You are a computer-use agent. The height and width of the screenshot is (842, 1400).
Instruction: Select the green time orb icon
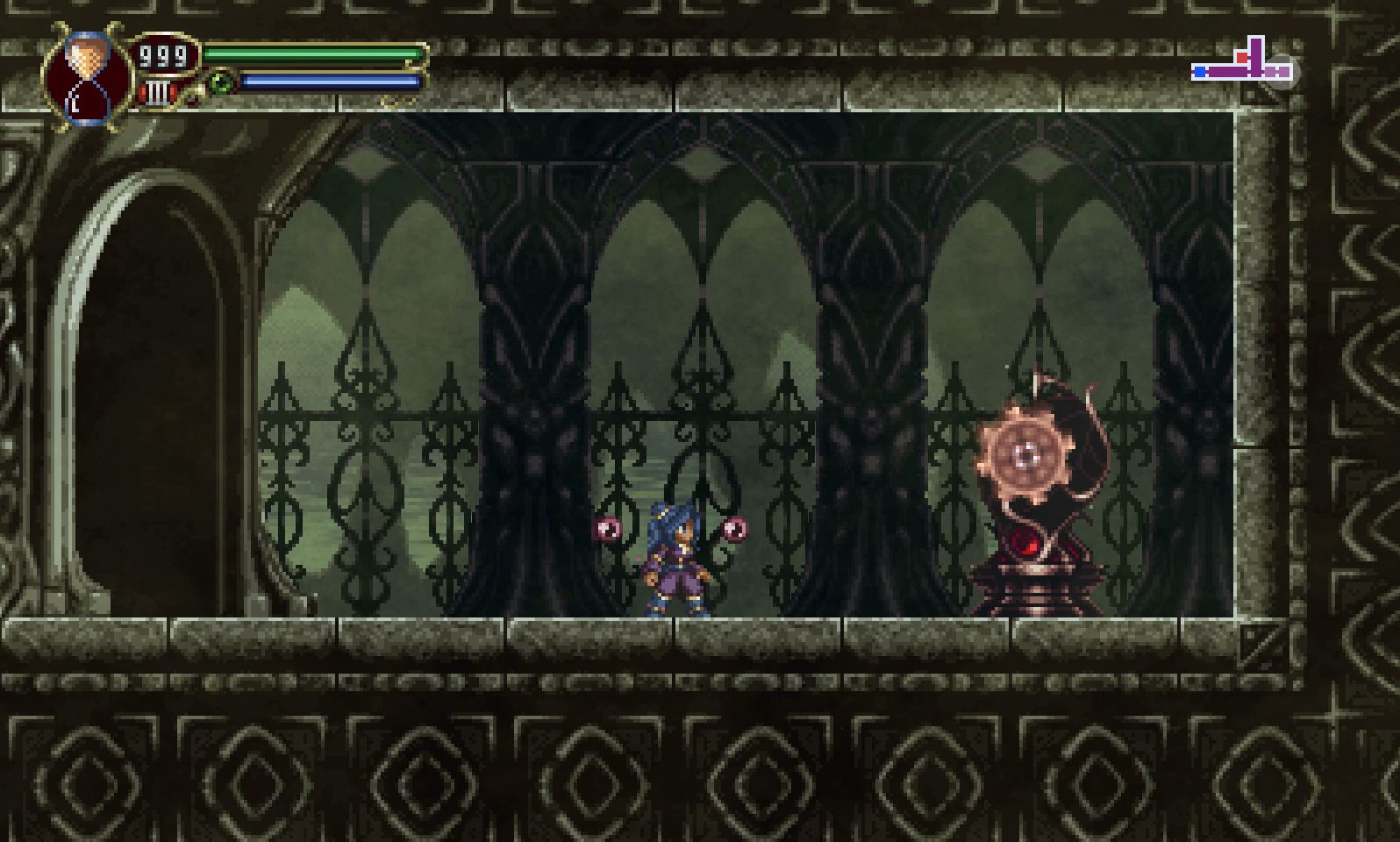coord(221,82)
